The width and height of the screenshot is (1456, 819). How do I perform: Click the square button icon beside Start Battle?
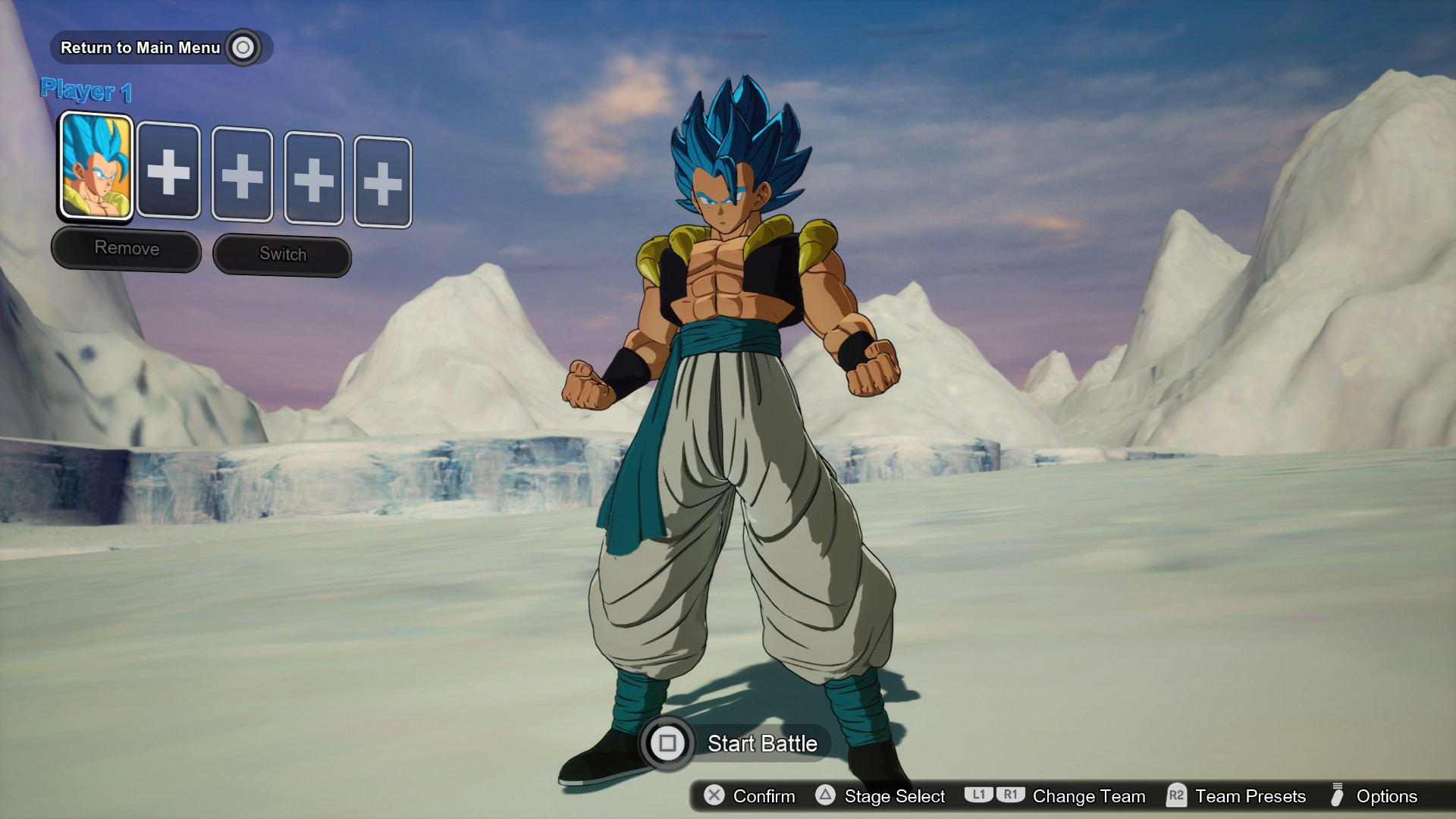[668, 744]
